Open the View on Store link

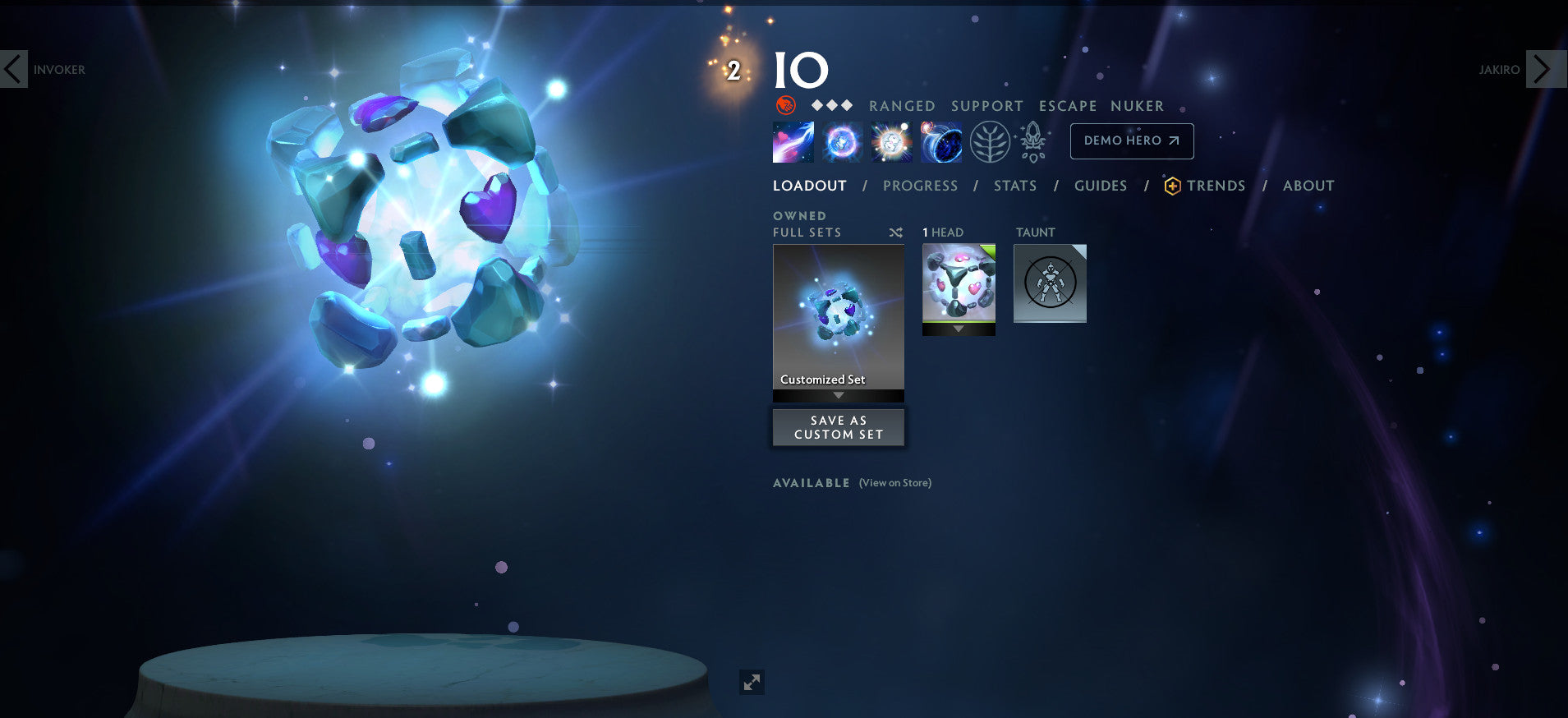[x=894, y=483]
